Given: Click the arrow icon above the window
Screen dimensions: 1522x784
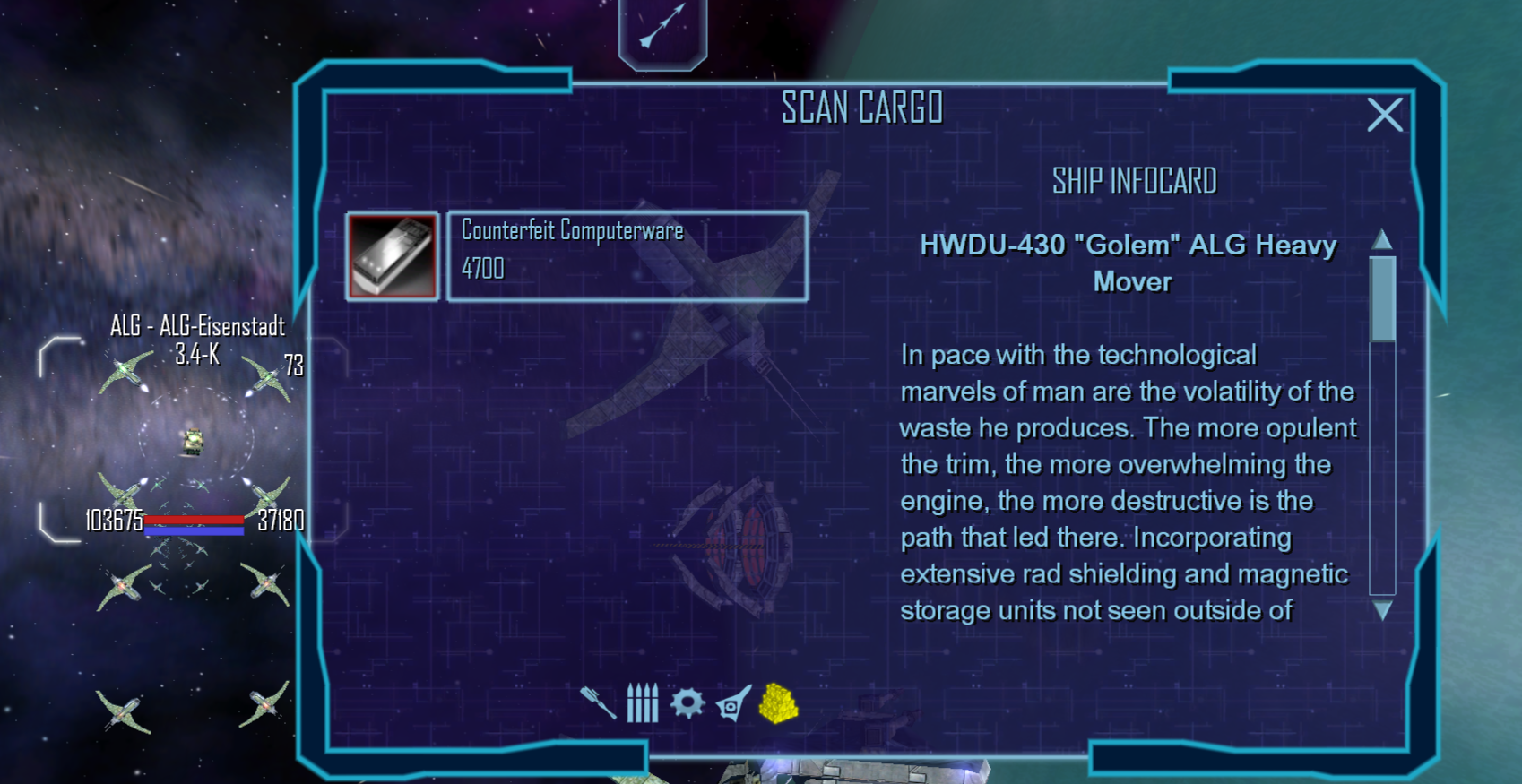Looking at the screenshot, I should point(662,27).
